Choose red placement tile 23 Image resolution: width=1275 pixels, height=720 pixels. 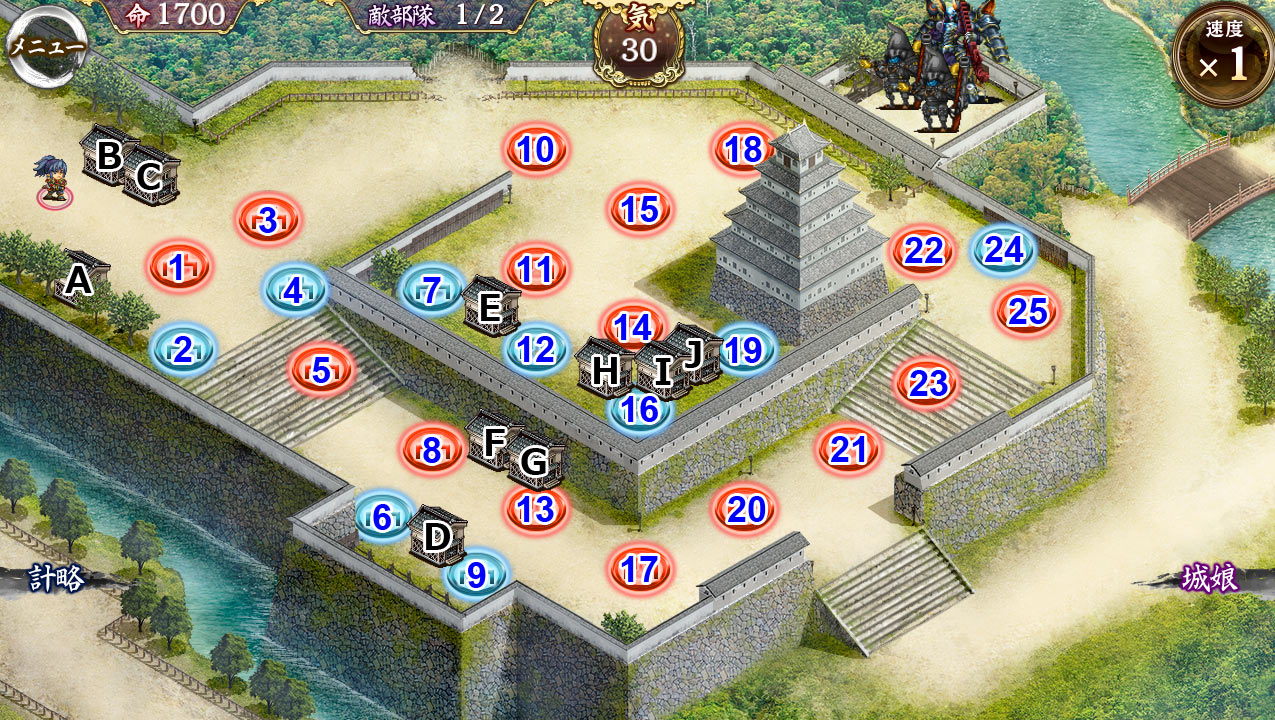point(927,384)
